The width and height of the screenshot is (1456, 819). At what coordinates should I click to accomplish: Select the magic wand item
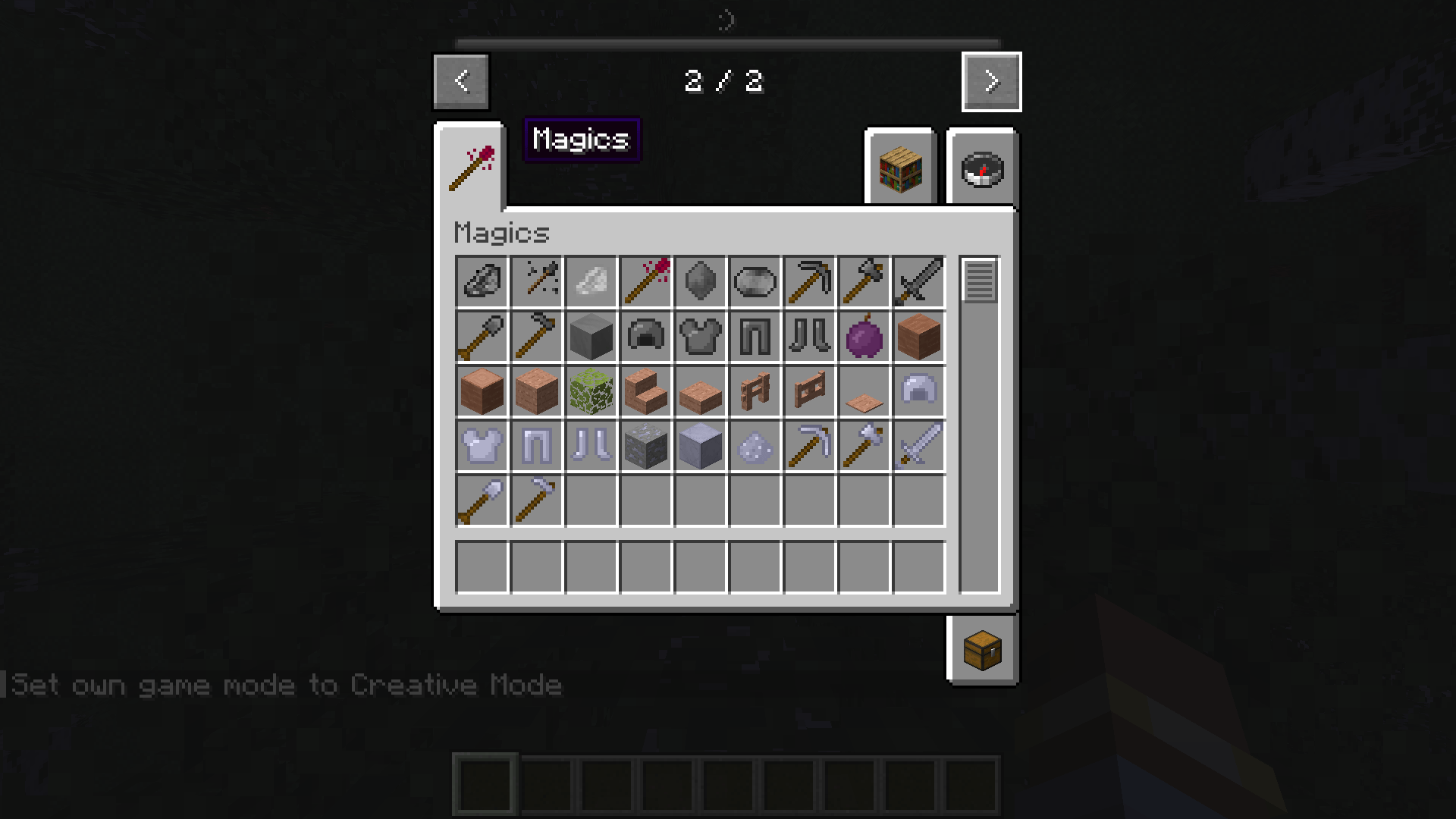pos(645,281)
